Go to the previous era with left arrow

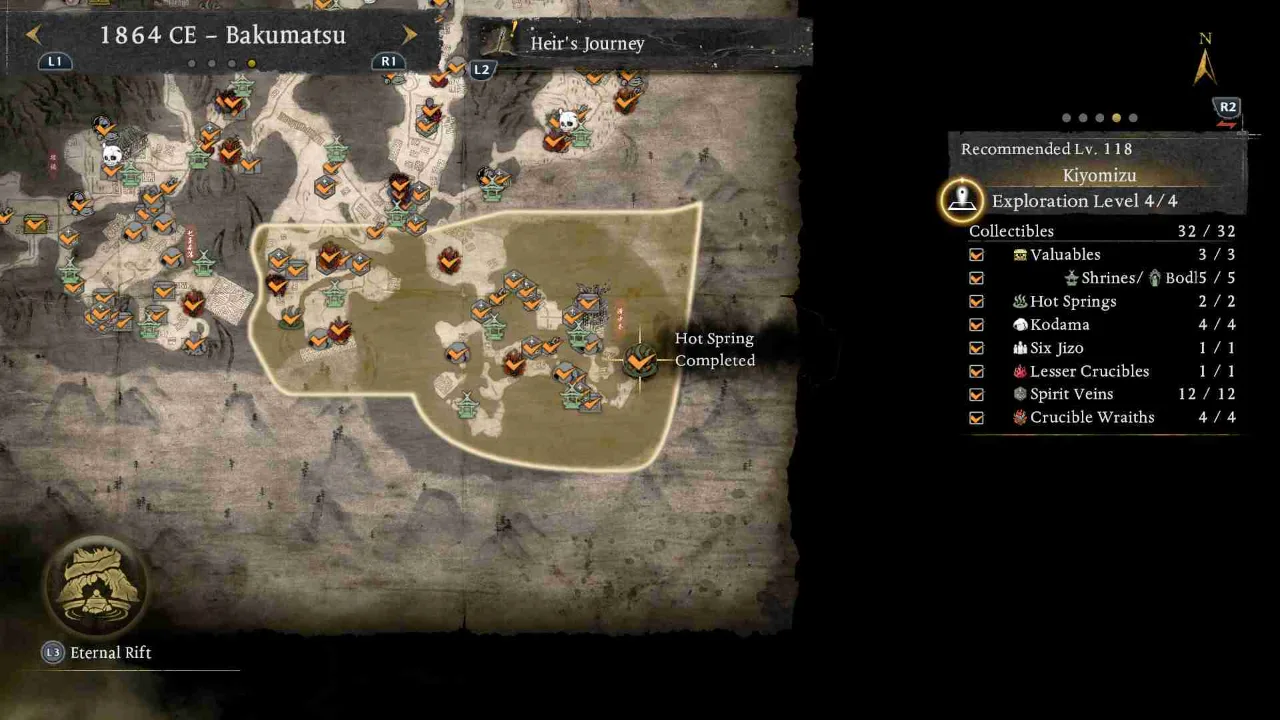[33, 35]
